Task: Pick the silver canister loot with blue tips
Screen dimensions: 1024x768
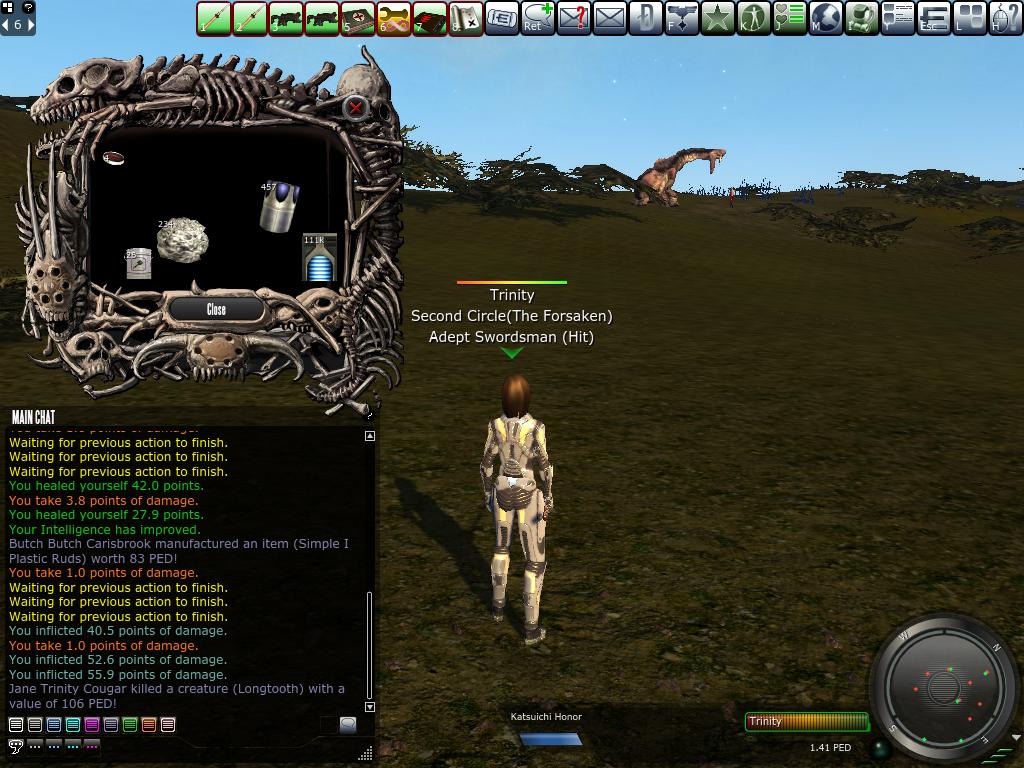Action: click(x=280, y=206)
